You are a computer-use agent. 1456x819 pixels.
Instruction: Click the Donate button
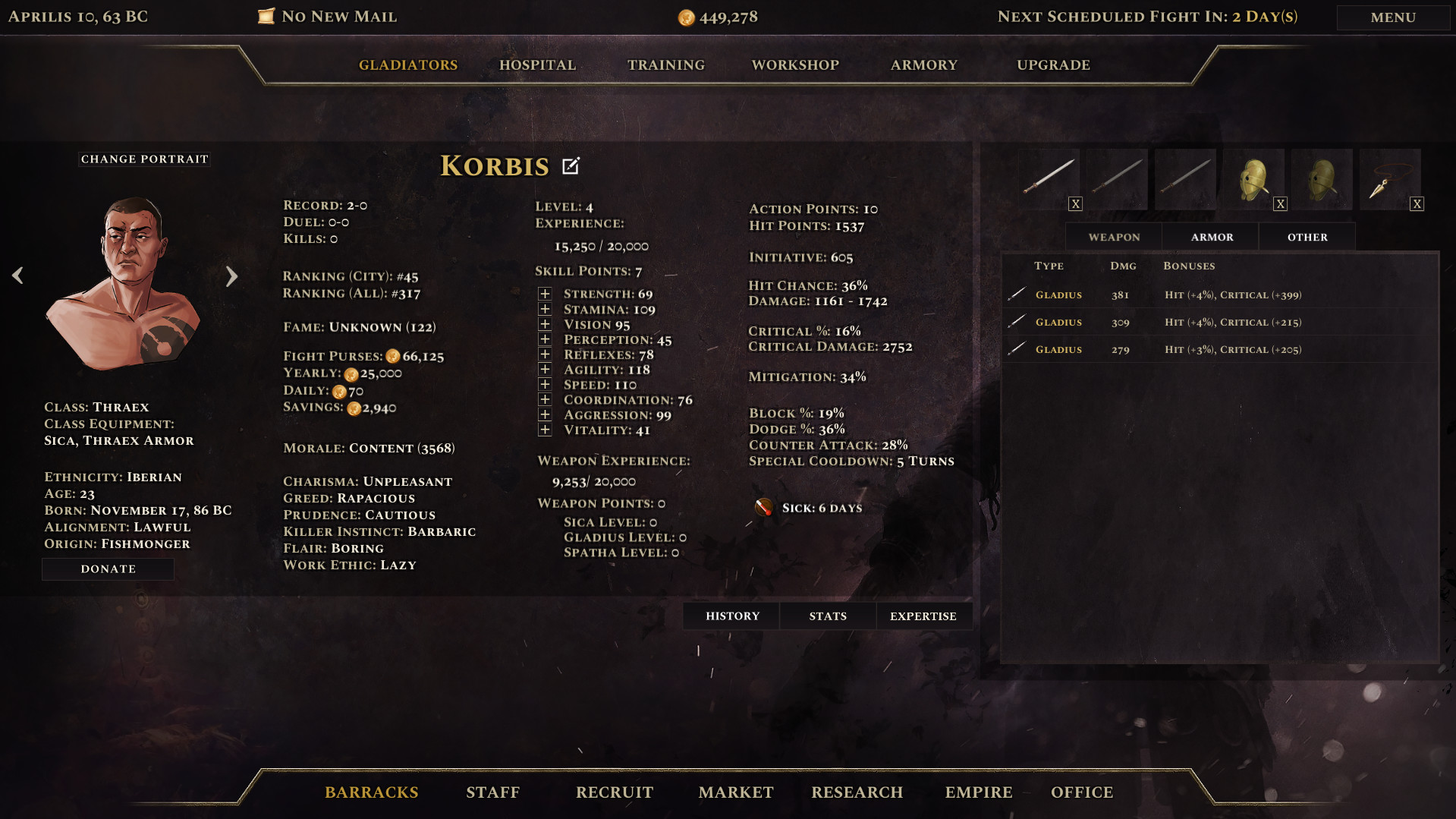pyautogui.click(x=108, y=569)
